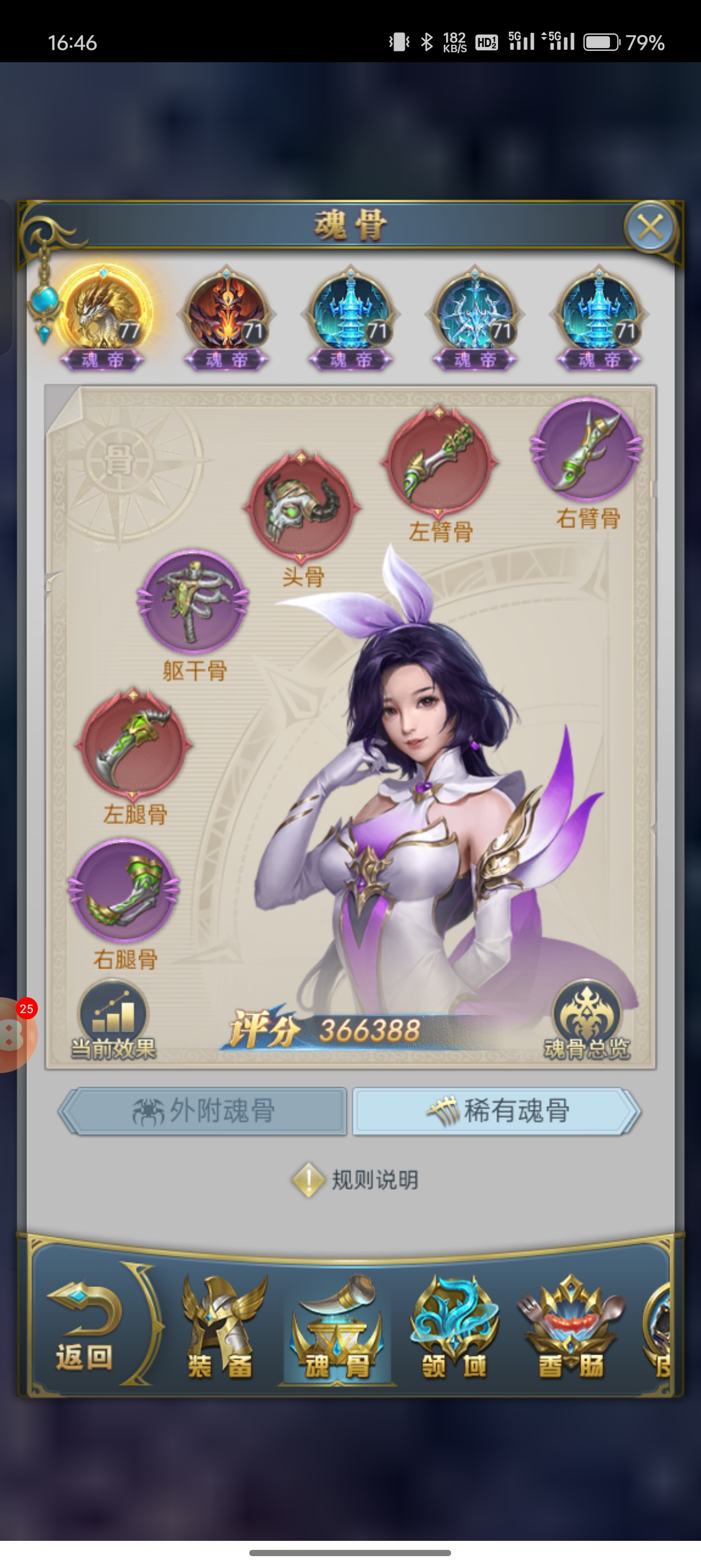The height and width of the screenshot is (1568, 701).
Task: Switch to 外附魂骨 tab
Action: pyautogui.click(x=204, y=1111)
